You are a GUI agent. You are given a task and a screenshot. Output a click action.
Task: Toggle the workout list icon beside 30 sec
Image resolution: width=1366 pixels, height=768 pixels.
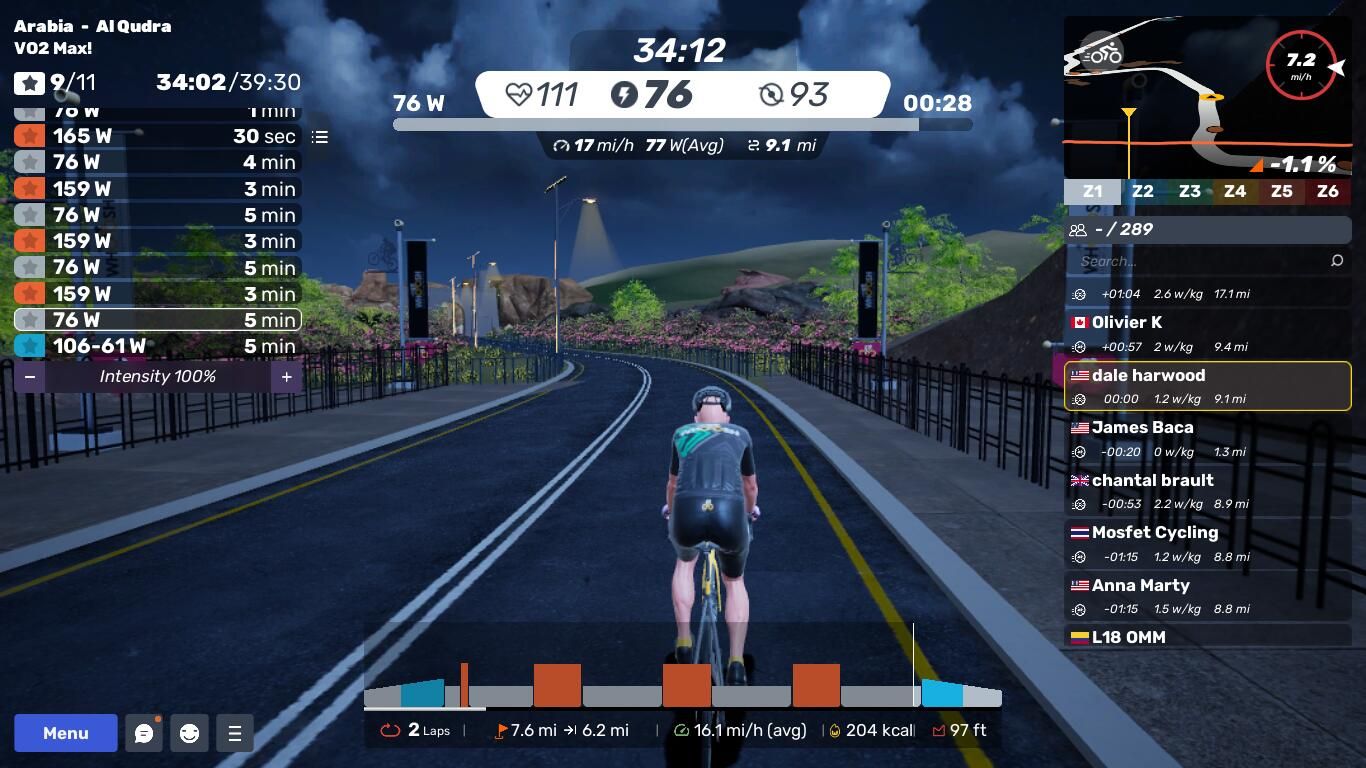[320, 137]
